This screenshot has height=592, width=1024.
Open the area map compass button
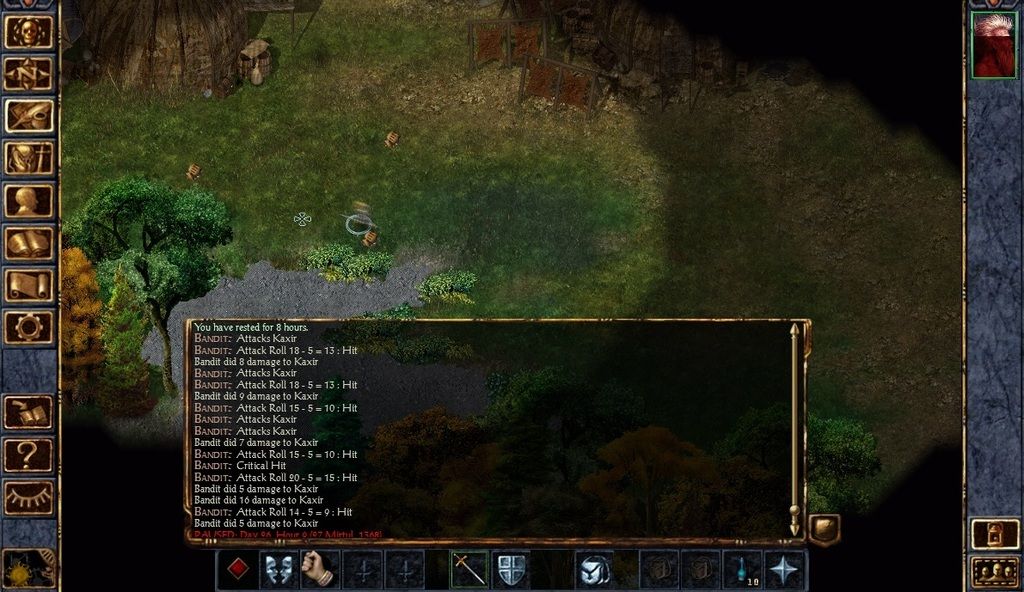pyautogui.click(x=29, y=73)
